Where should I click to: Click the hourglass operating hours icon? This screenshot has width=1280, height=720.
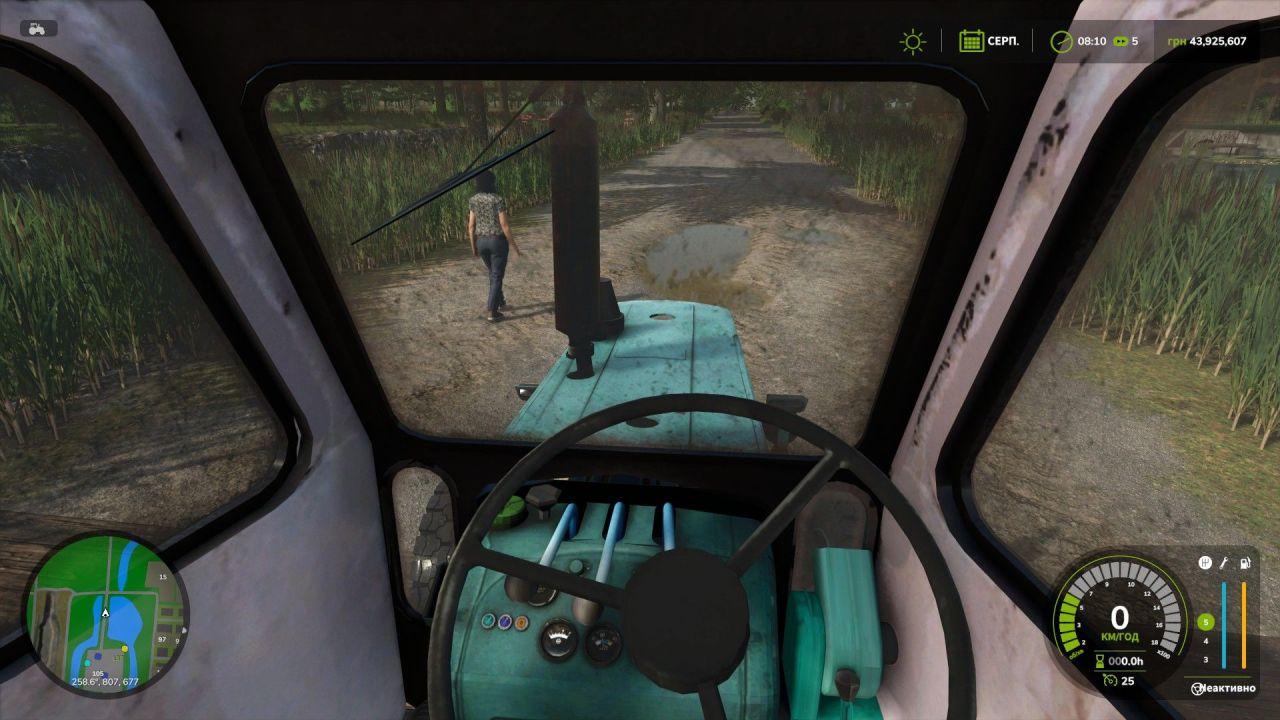[x=1100, y=661]
